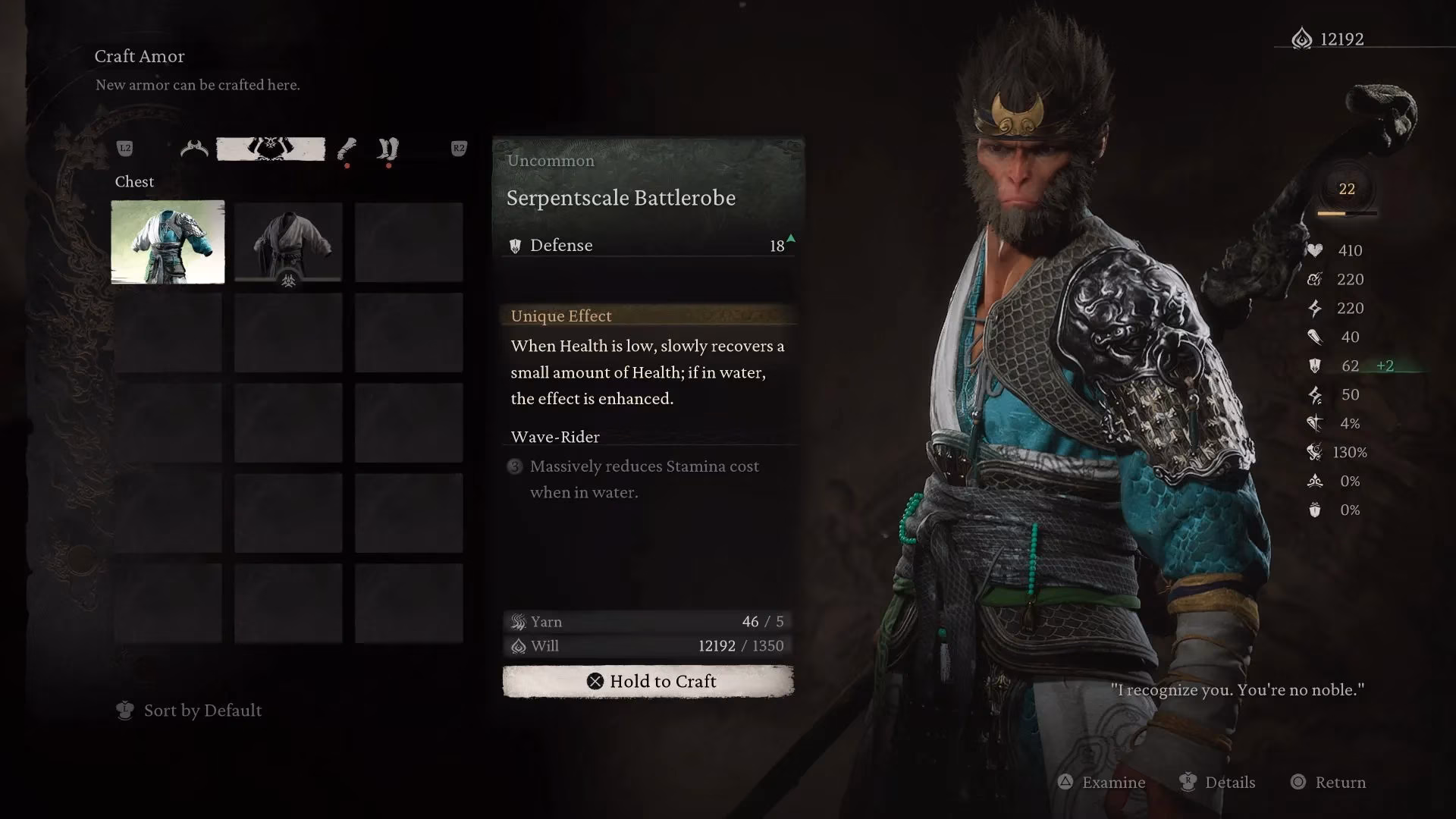This screenshot has width=1456, height=819.
Task: Click the Defense shield icon on the item card
Action: 516,244
